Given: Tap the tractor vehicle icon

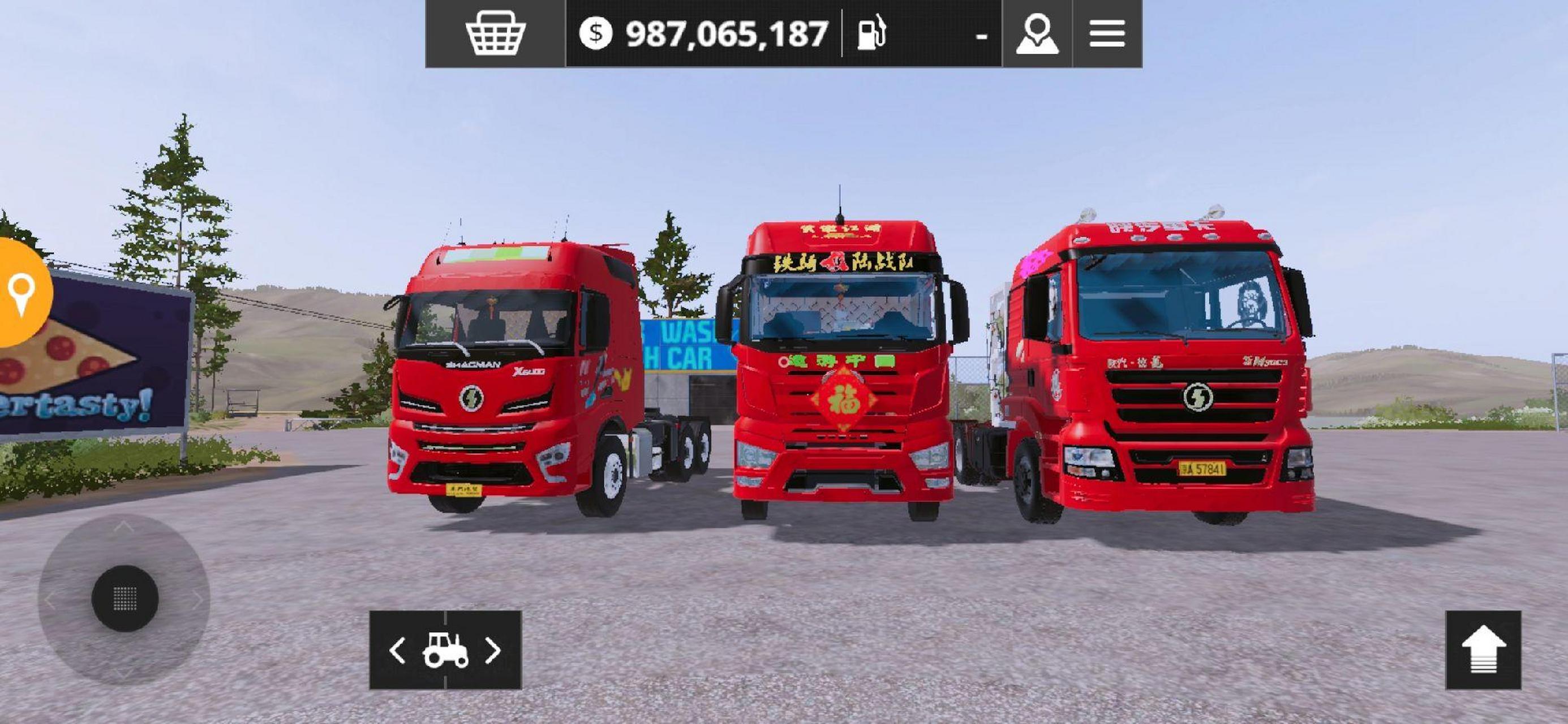Looking at the screenshot, I should [x=445, y=650].
